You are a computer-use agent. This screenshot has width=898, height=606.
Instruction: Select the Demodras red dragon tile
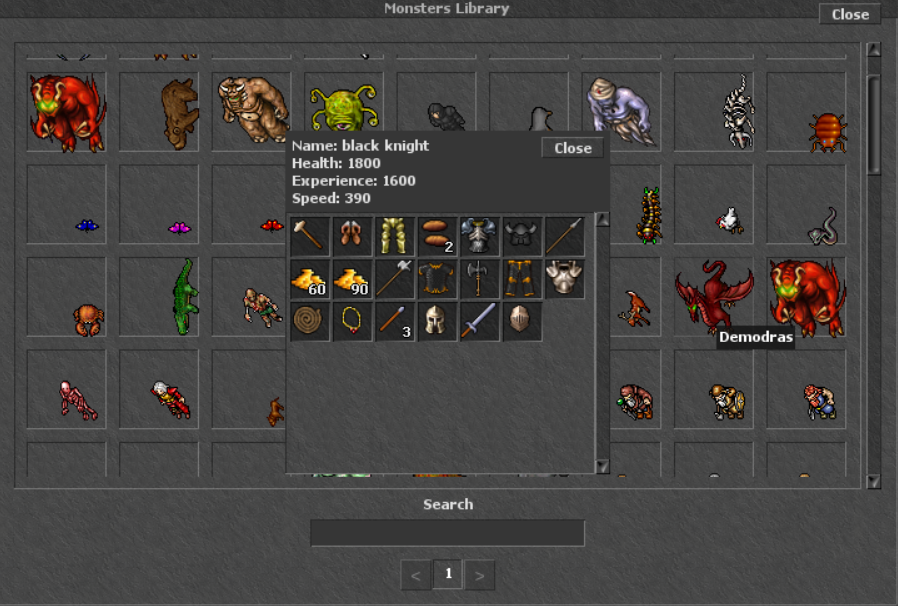click(x=713, y=297)
